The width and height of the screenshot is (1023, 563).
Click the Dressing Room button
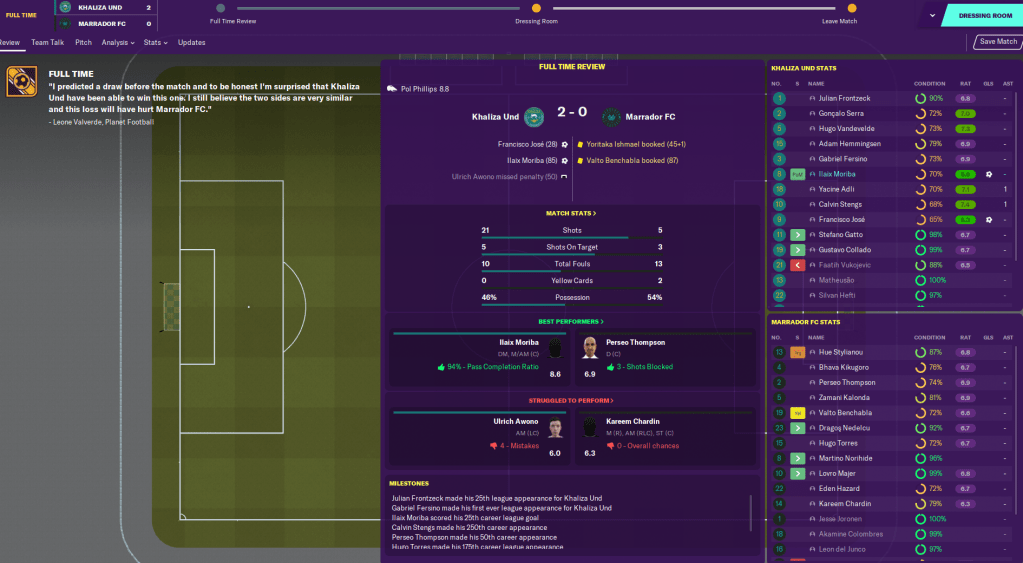tap(984, 16)
